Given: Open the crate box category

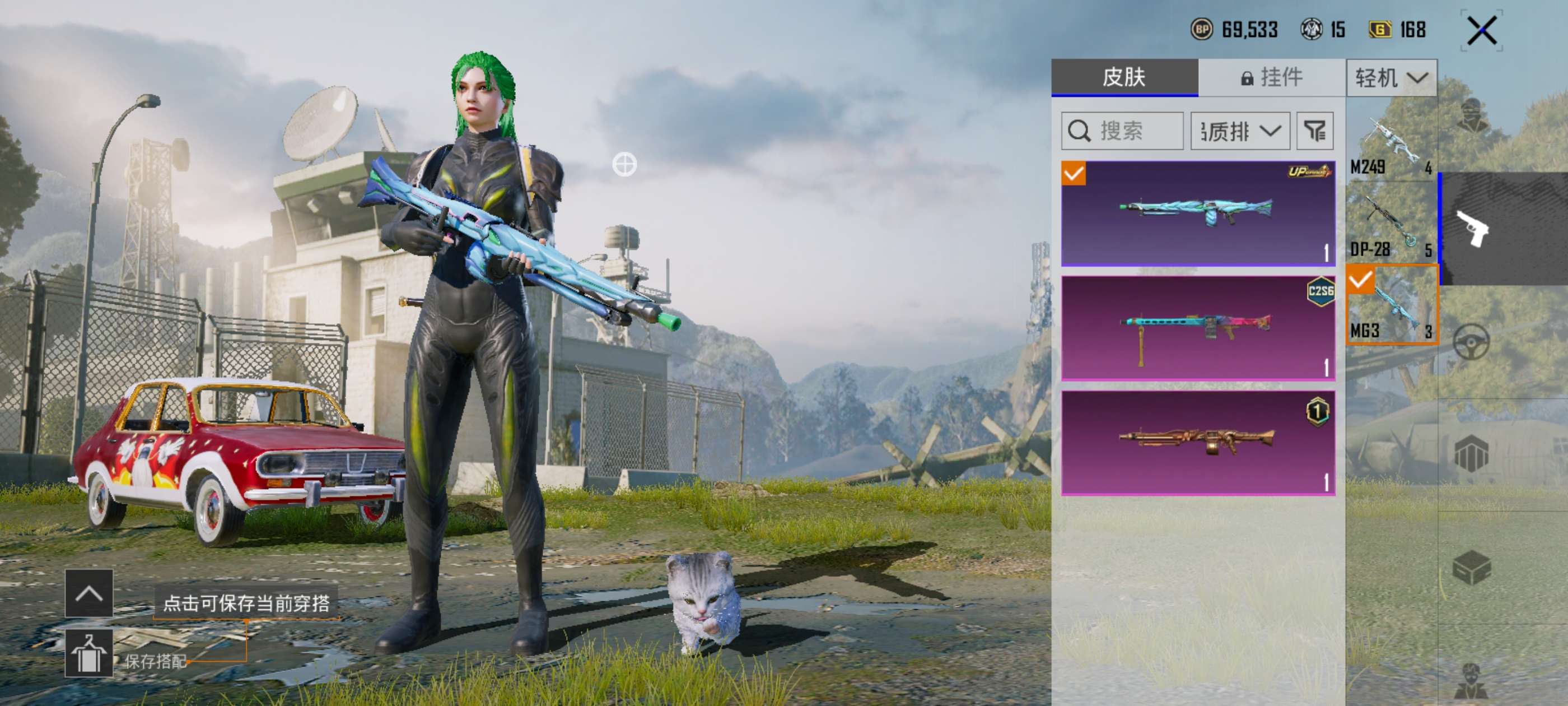Looking at the screenshot, I should pos(1471,568).
